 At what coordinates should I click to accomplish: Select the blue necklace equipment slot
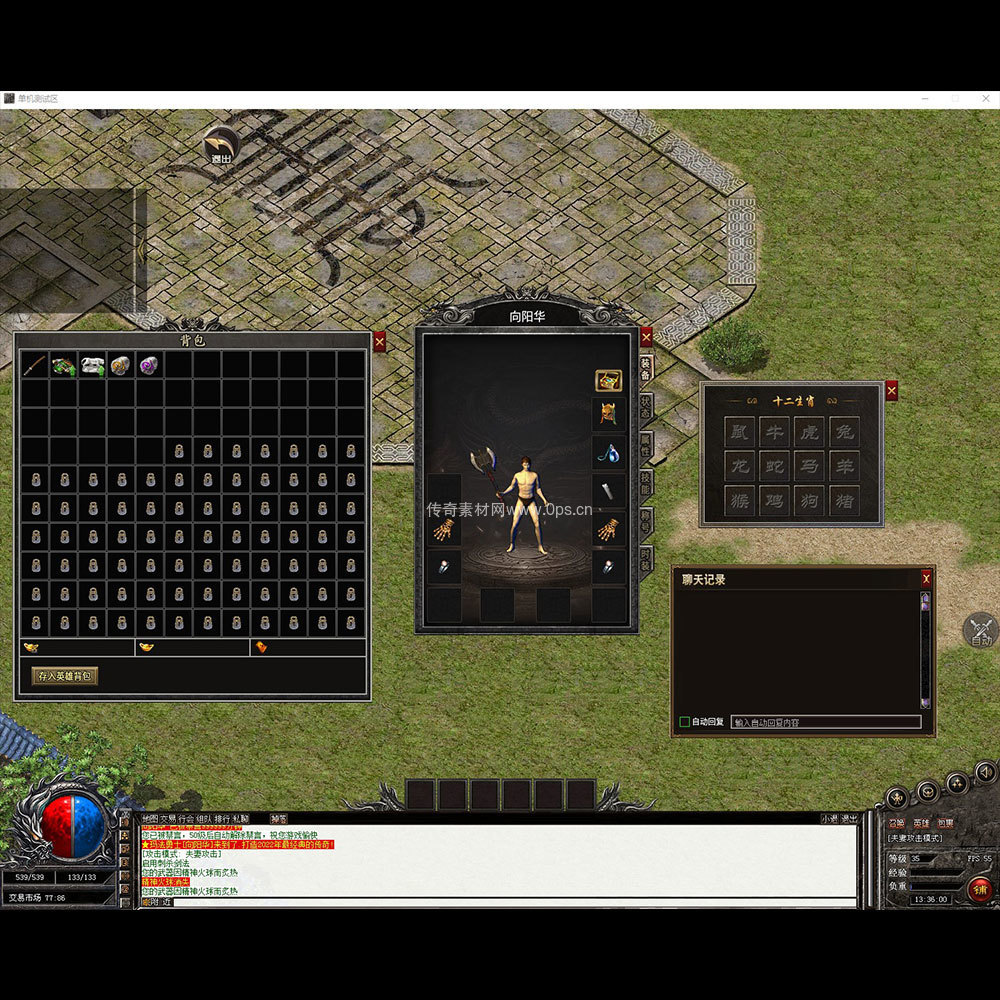click(608, 451)
